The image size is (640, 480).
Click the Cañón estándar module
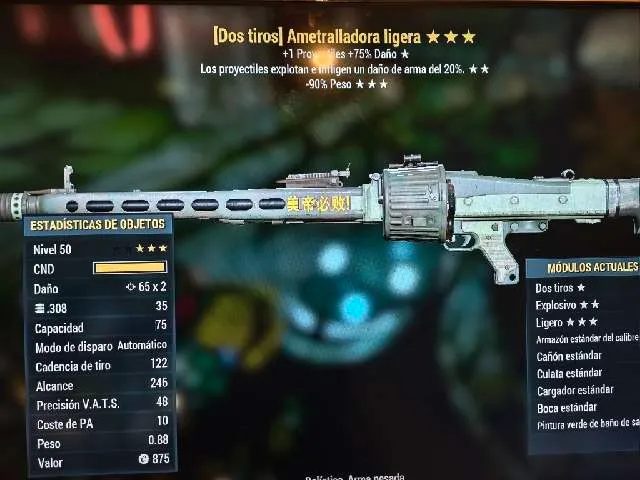(x=570, y=356)
